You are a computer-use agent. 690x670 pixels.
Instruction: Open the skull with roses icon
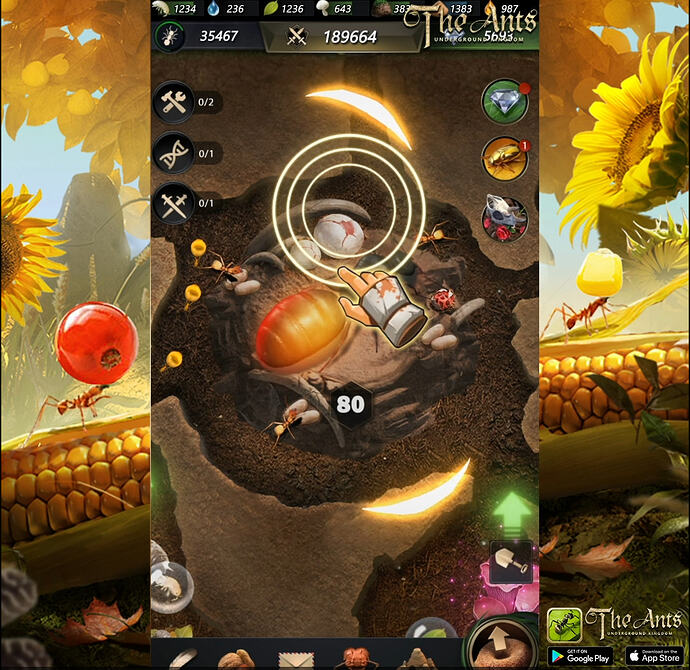point(505,217)
